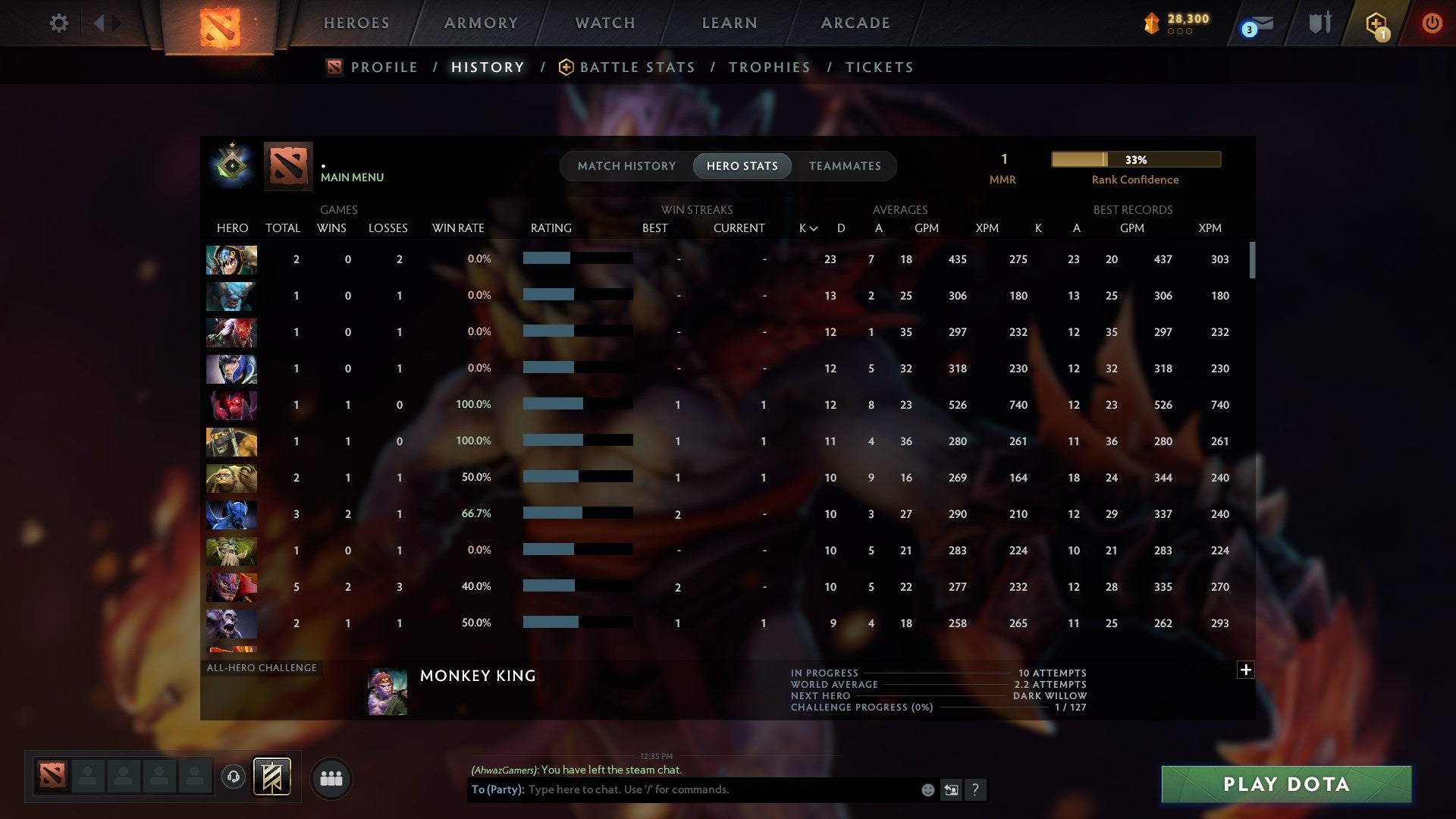This screenshot has width=1456, height=819.
Task: Open the settings gear icon
Action: (x=59, y=23)
